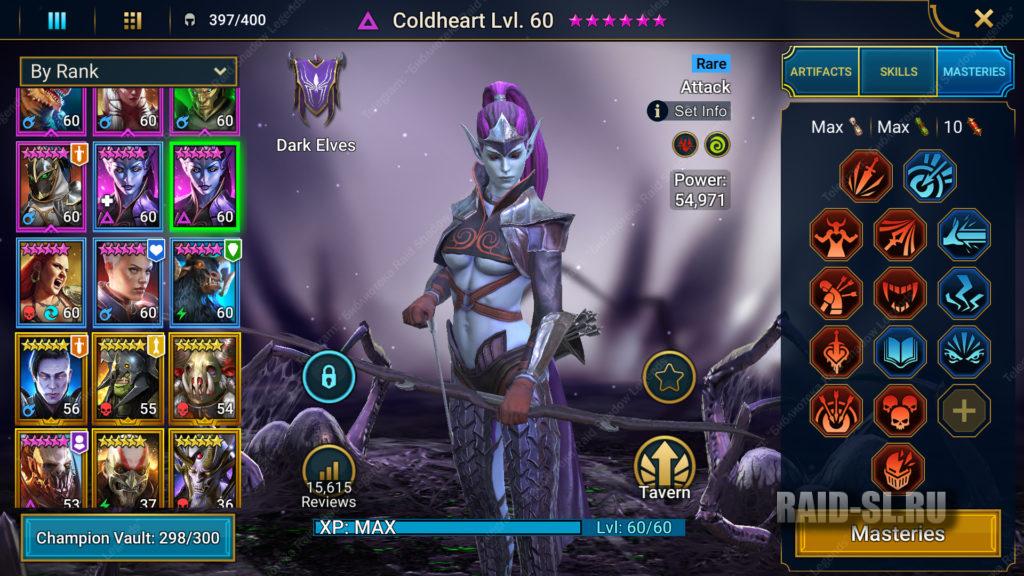Open the Skills tab

click(898, 72)
